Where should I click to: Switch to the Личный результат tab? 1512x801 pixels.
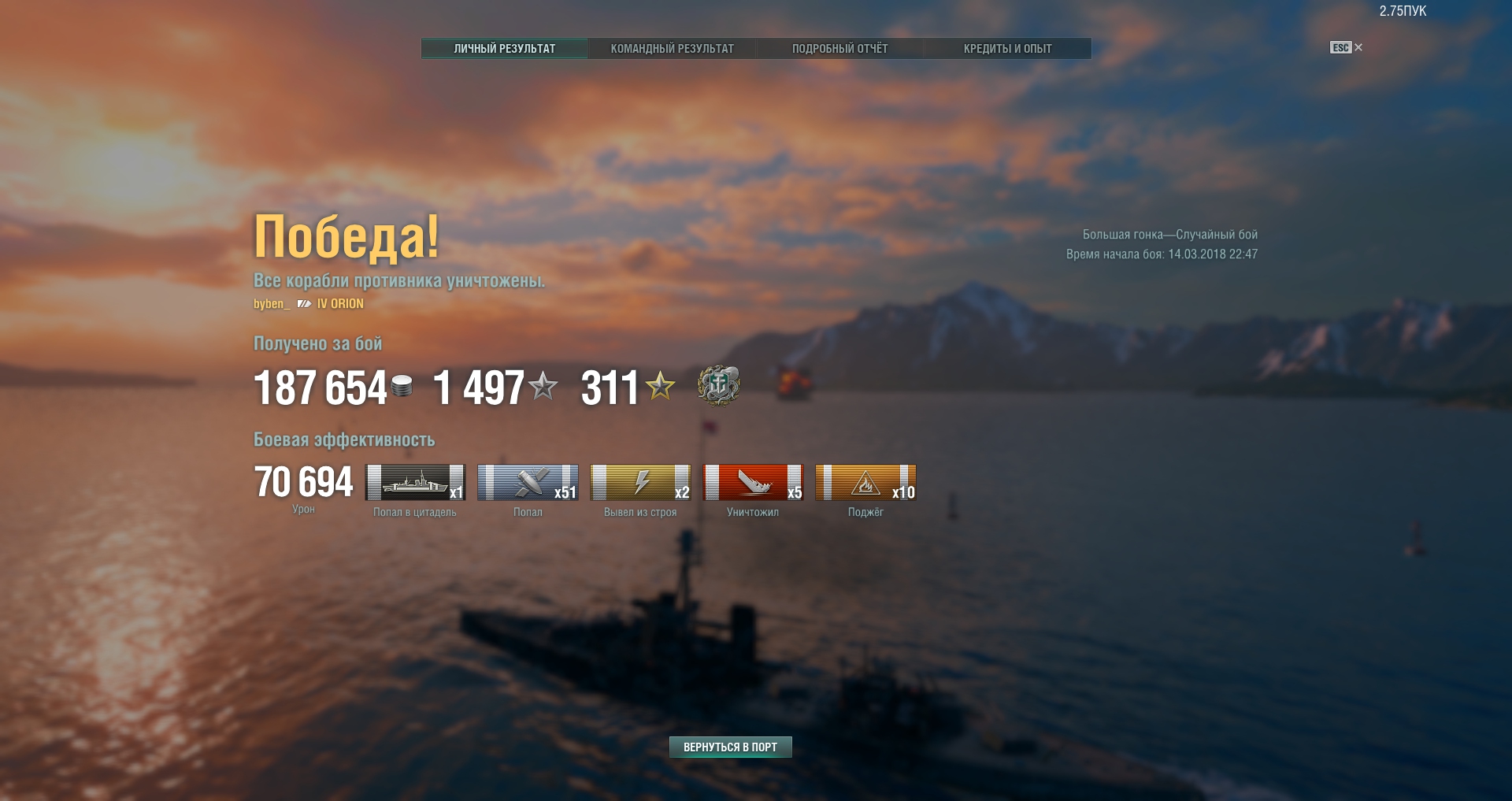(x=504, y=49)
